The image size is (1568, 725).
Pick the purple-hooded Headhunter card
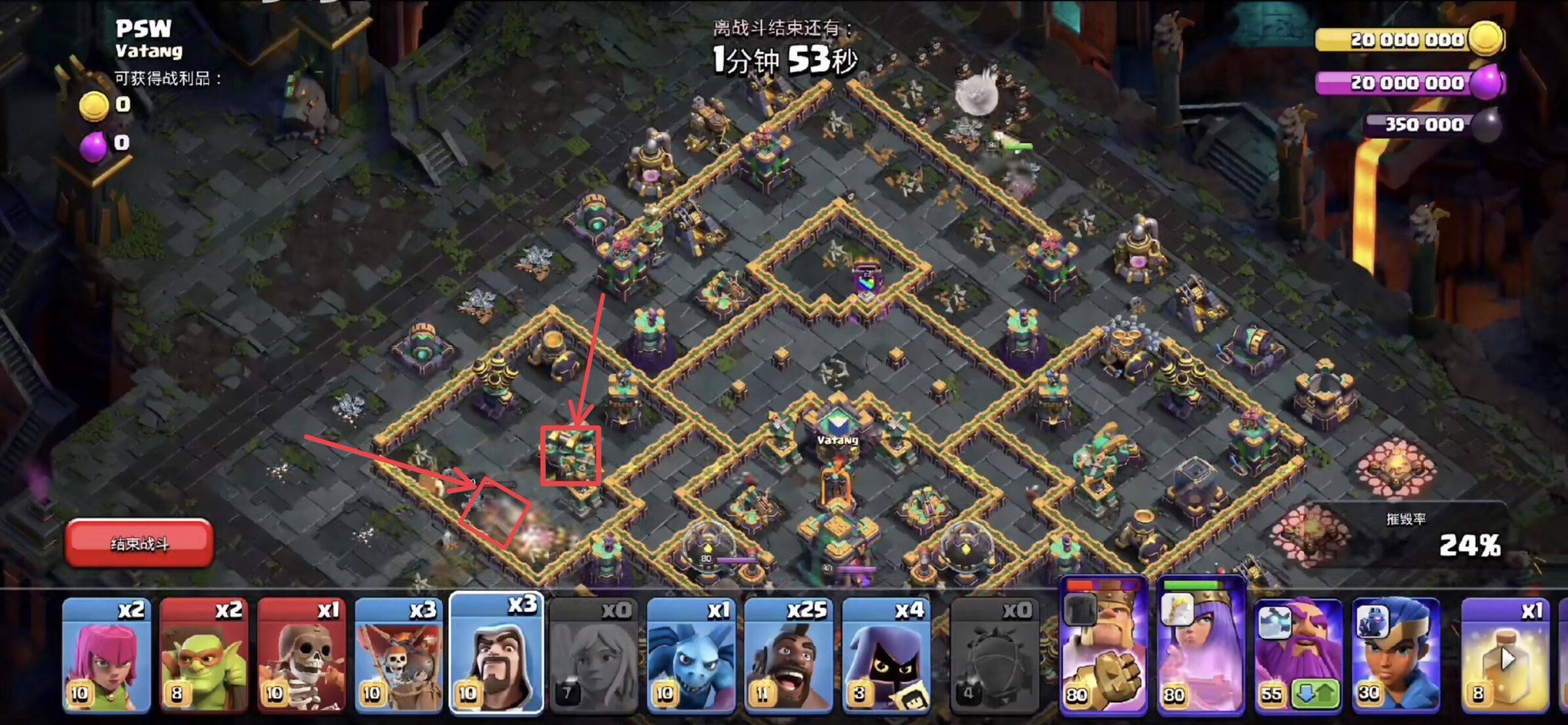[x=886, y=655]
